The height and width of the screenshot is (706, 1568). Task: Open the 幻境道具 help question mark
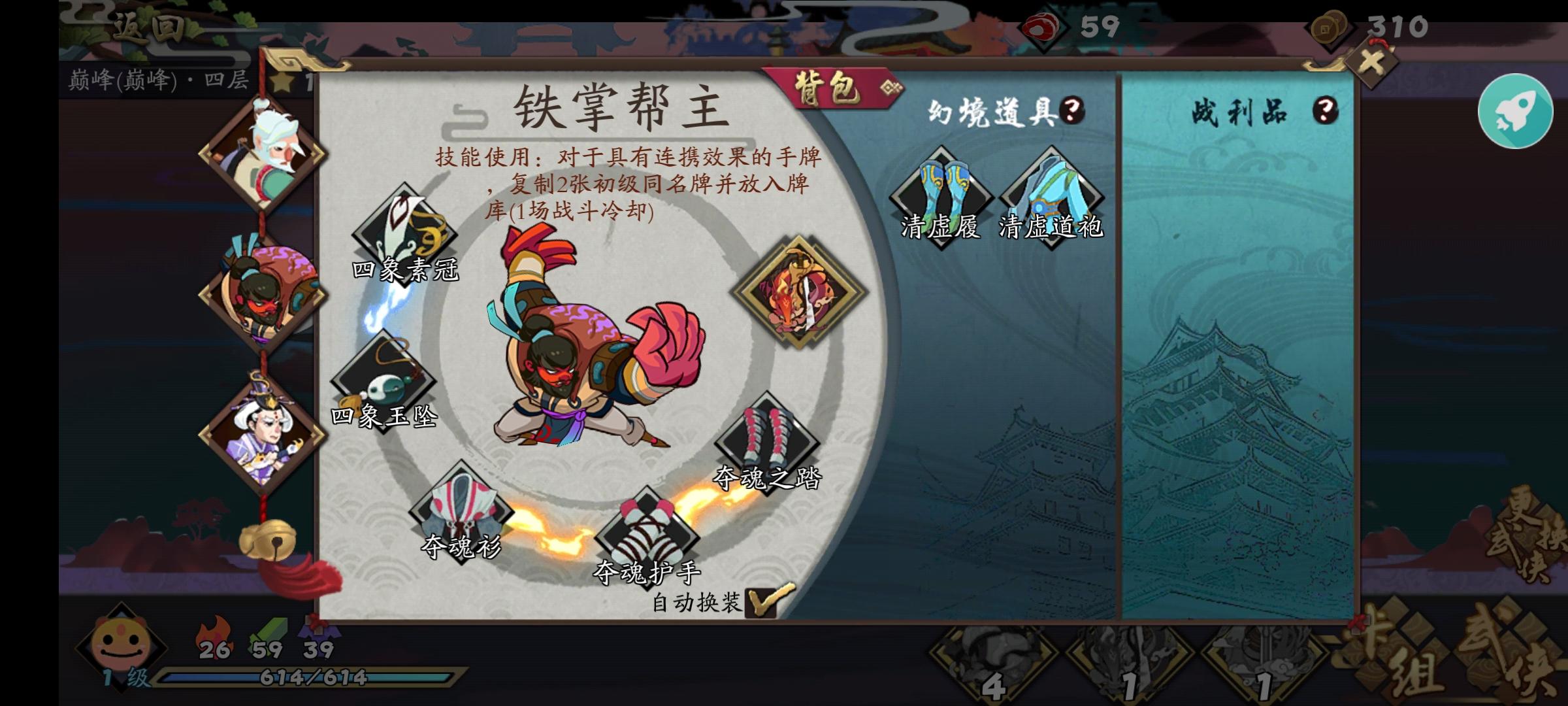pyautogui.click(x=1070, y=110)
